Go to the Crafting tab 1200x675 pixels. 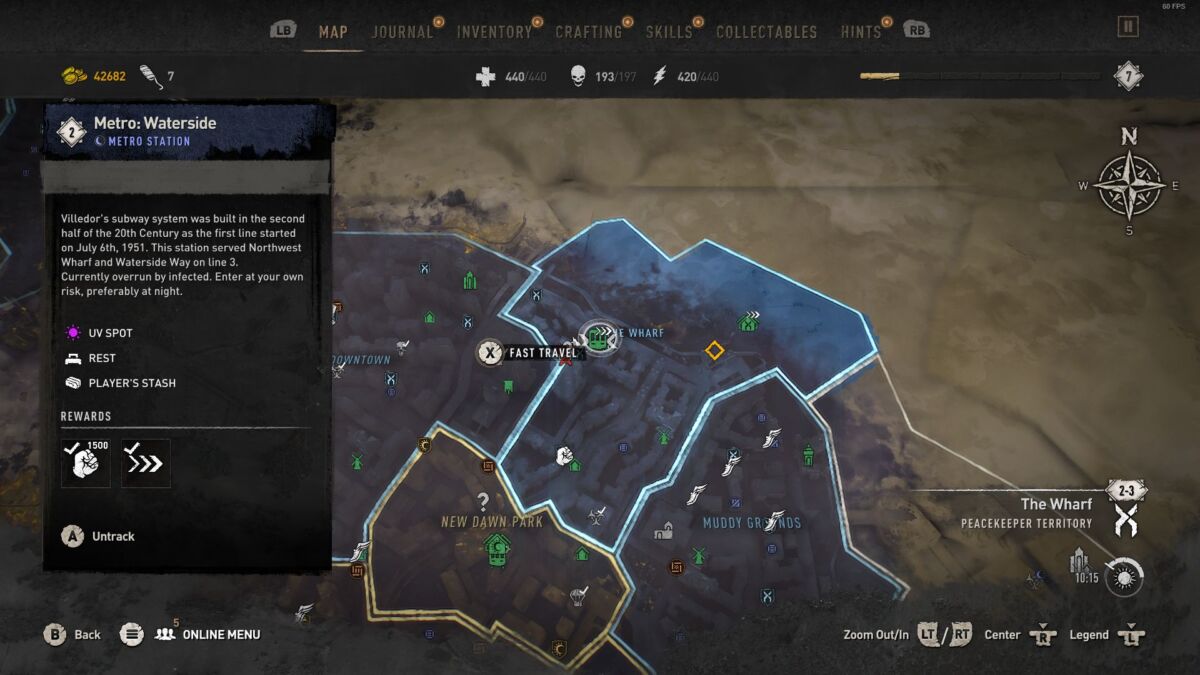coord(588,32)
